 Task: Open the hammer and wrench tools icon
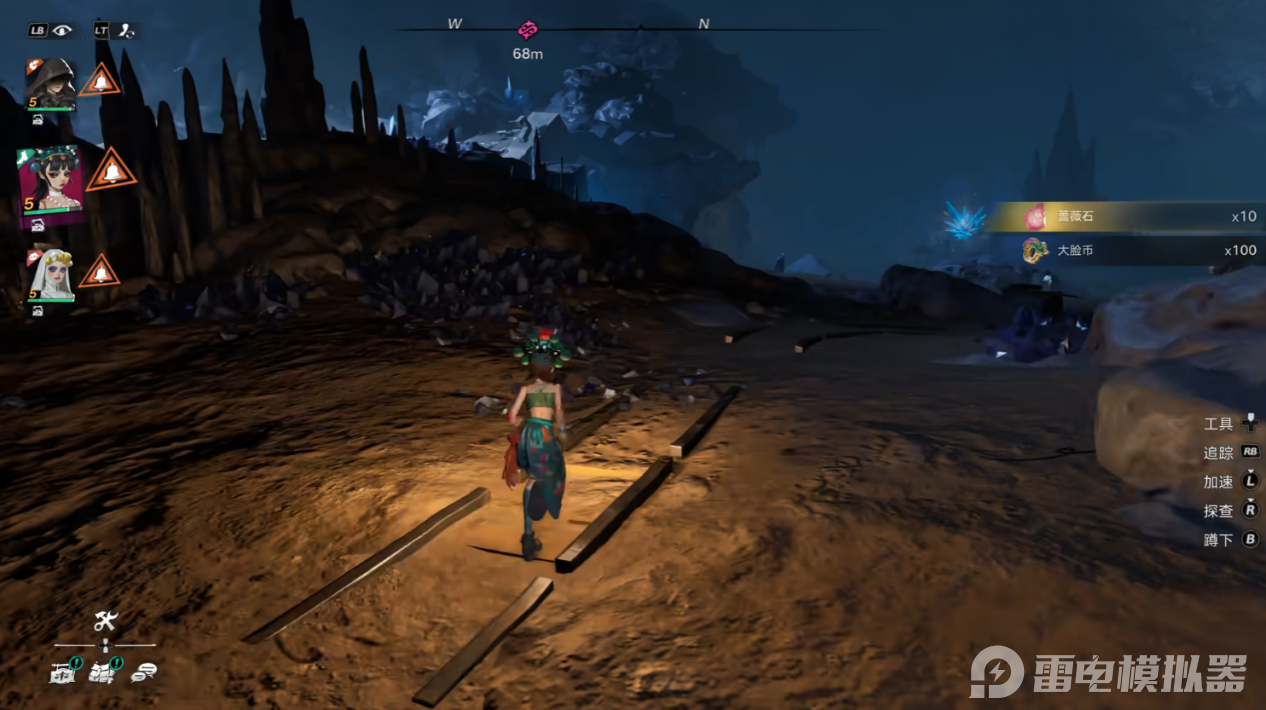coord(106,621)
